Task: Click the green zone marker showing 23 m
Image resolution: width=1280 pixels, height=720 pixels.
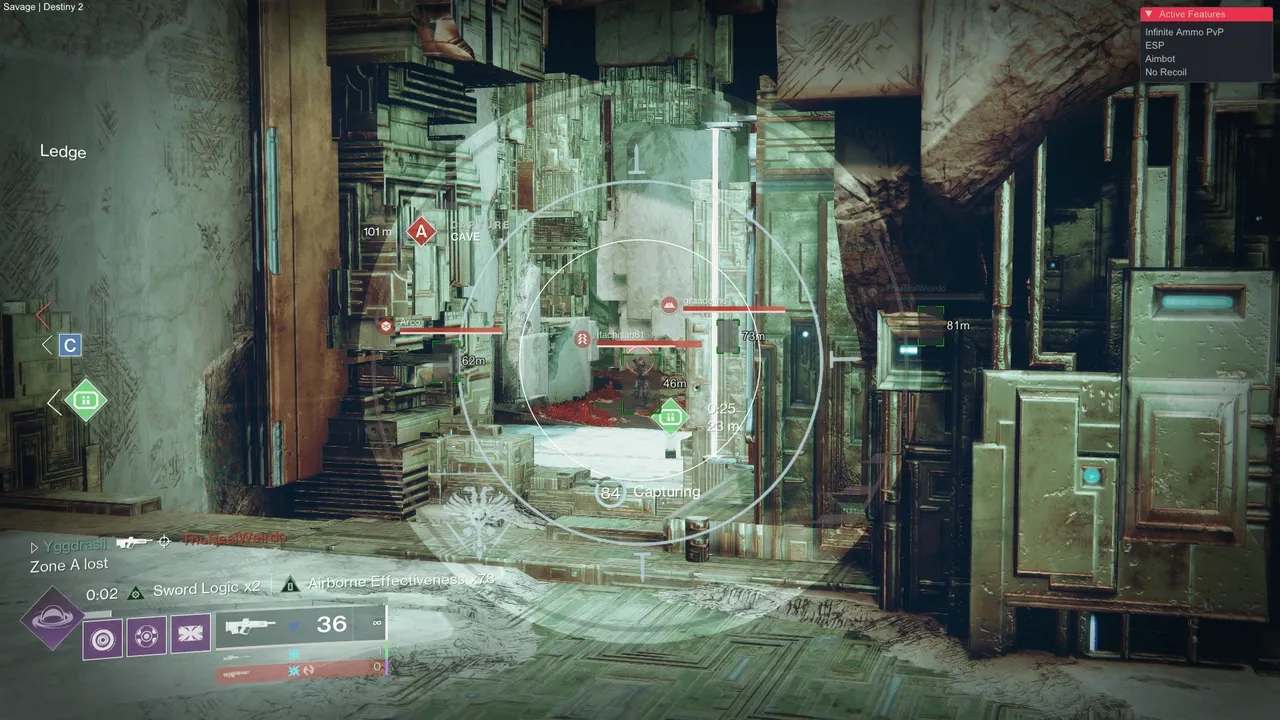Action: click(670, 414)
